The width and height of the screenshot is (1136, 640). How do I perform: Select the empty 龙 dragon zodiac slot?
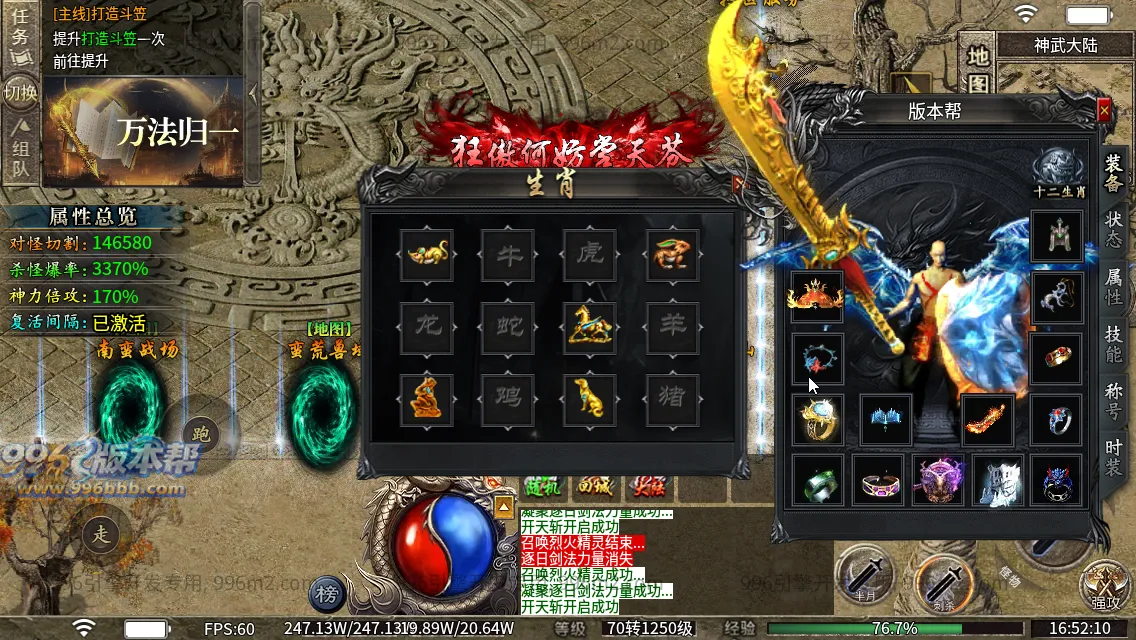pos(427,327)
